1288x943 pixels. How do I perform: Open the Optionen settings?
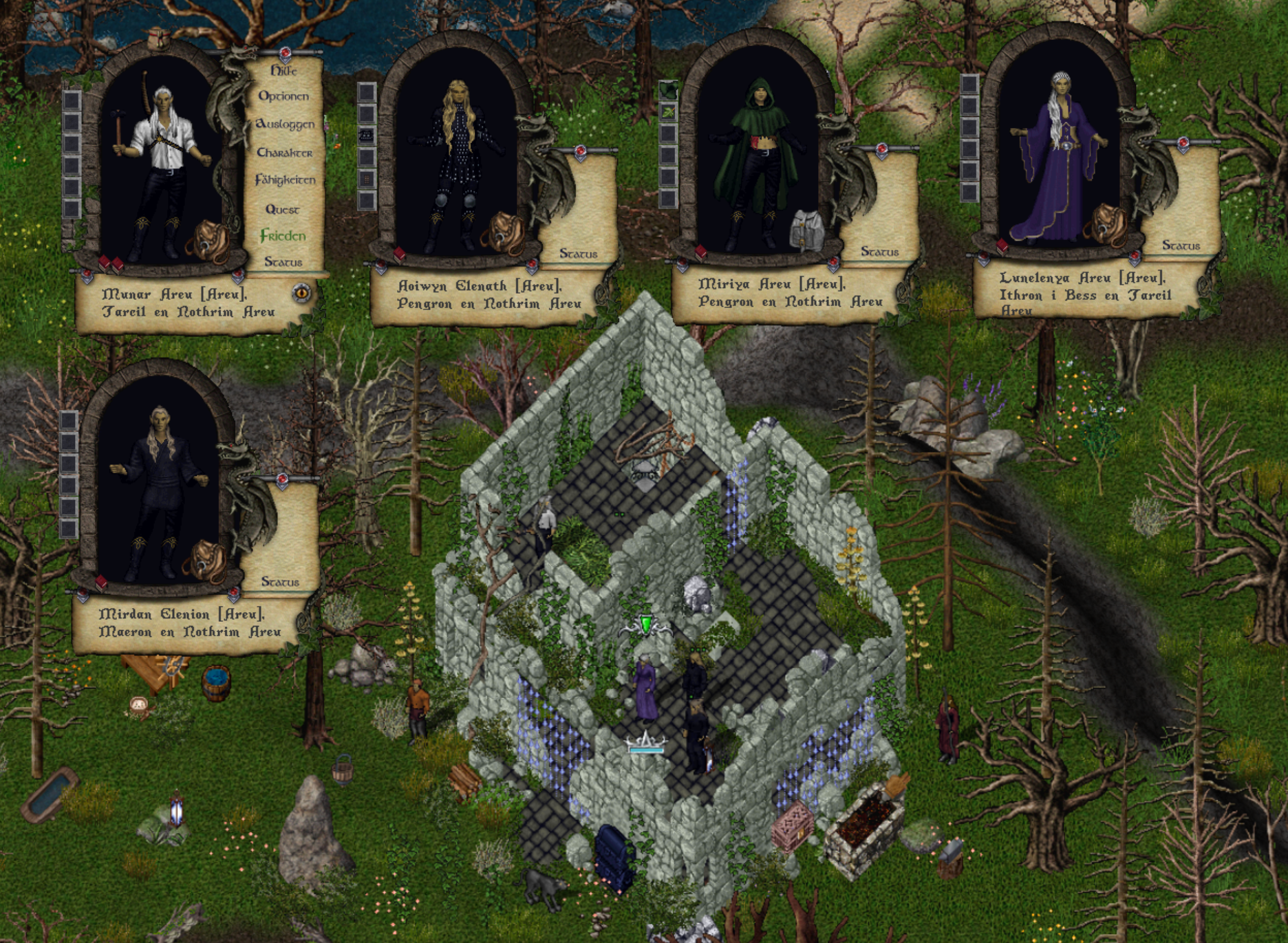click(283, 96)
